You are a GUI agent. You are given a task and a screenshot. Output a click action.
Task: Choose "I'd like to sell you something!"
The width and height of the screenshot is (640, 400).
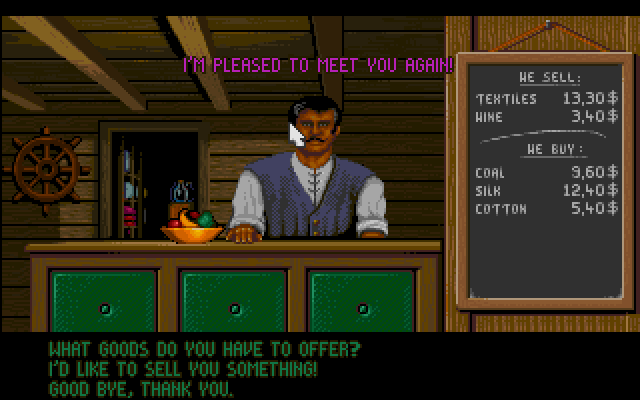184,369
